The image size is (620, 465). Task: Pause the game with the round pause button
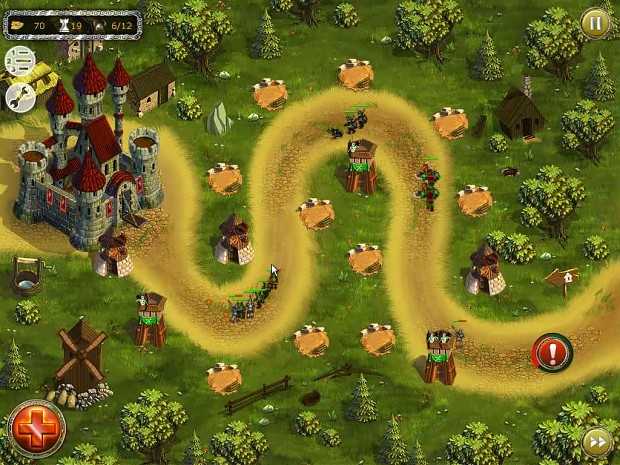coord(595,21)
